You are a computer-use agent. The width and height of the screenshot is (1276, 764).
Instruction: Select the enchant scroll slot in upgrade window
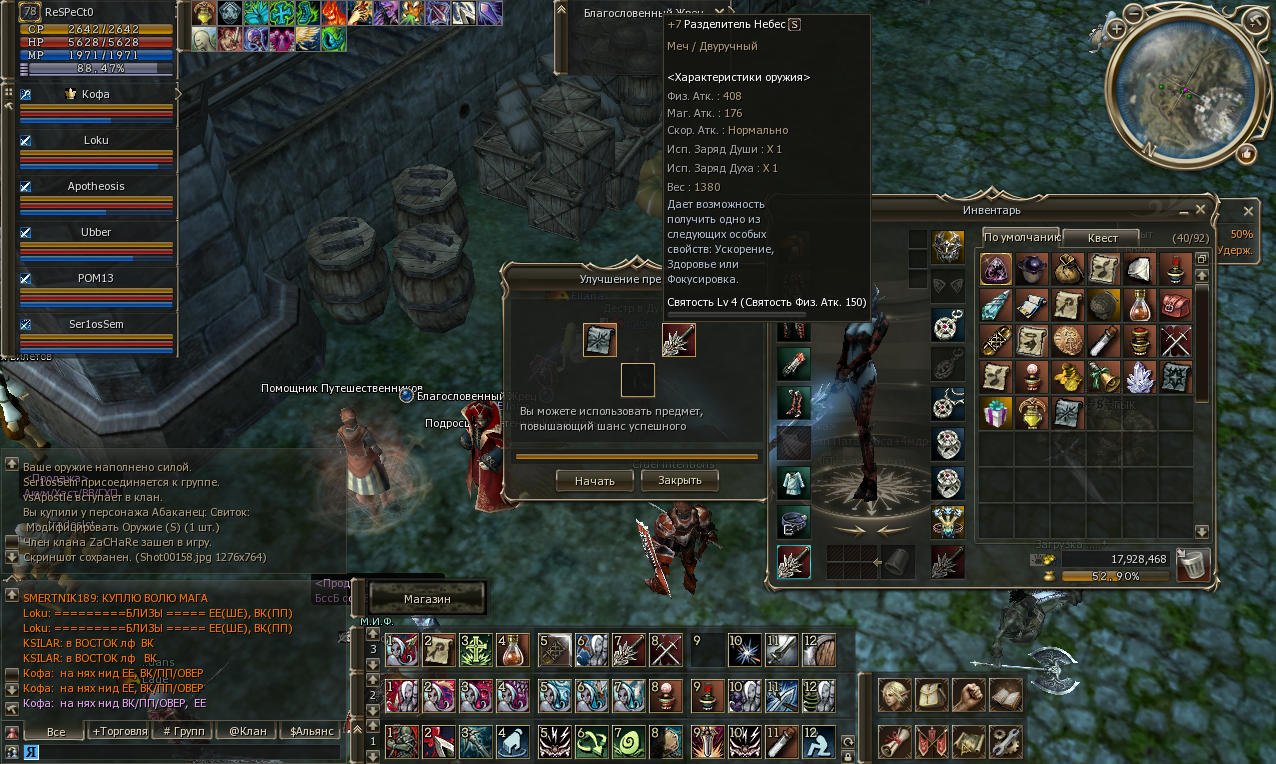pos(600,340)
